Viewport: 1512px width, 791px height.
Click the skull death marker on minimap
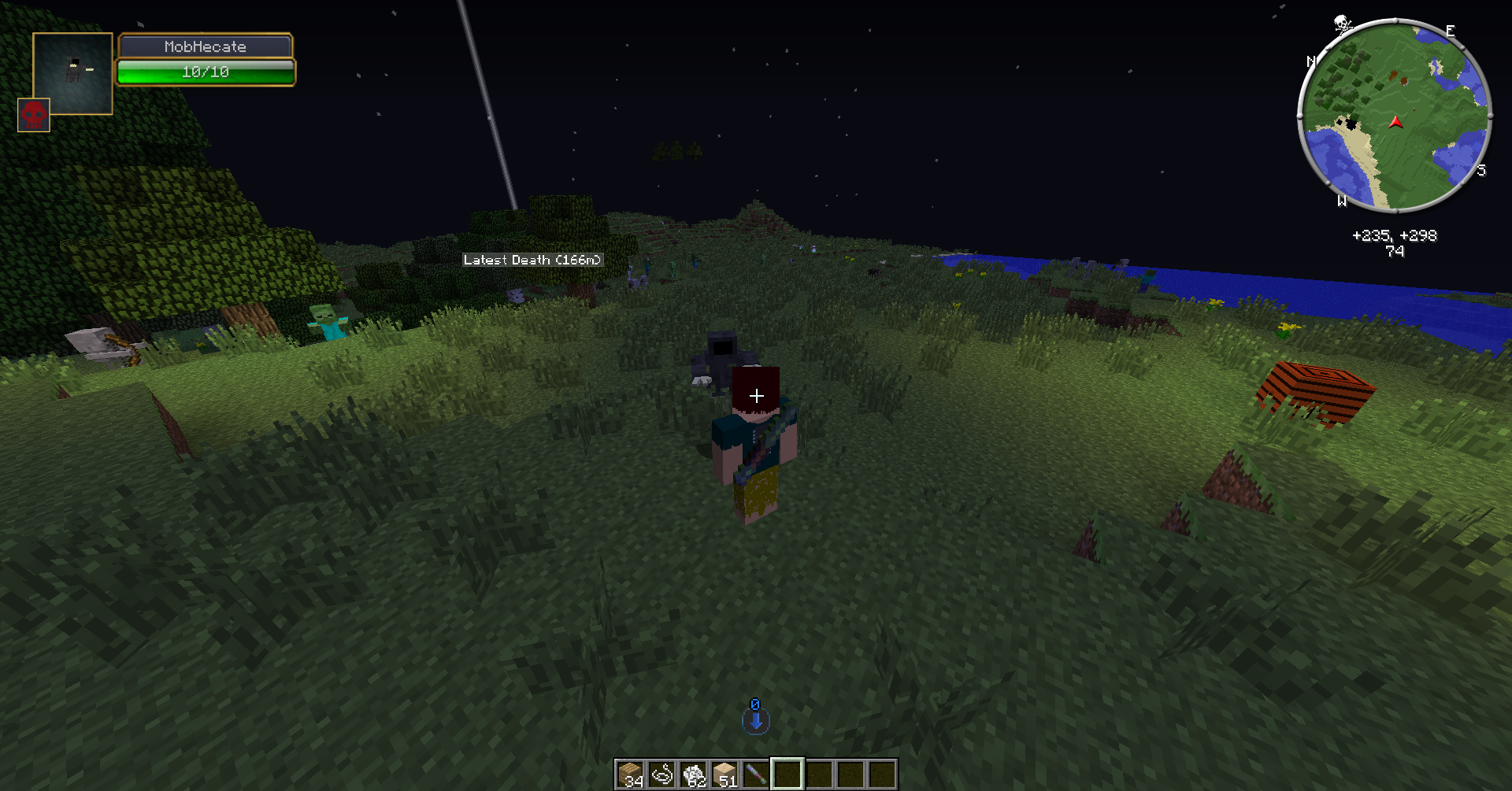[x=1342, y=24]
